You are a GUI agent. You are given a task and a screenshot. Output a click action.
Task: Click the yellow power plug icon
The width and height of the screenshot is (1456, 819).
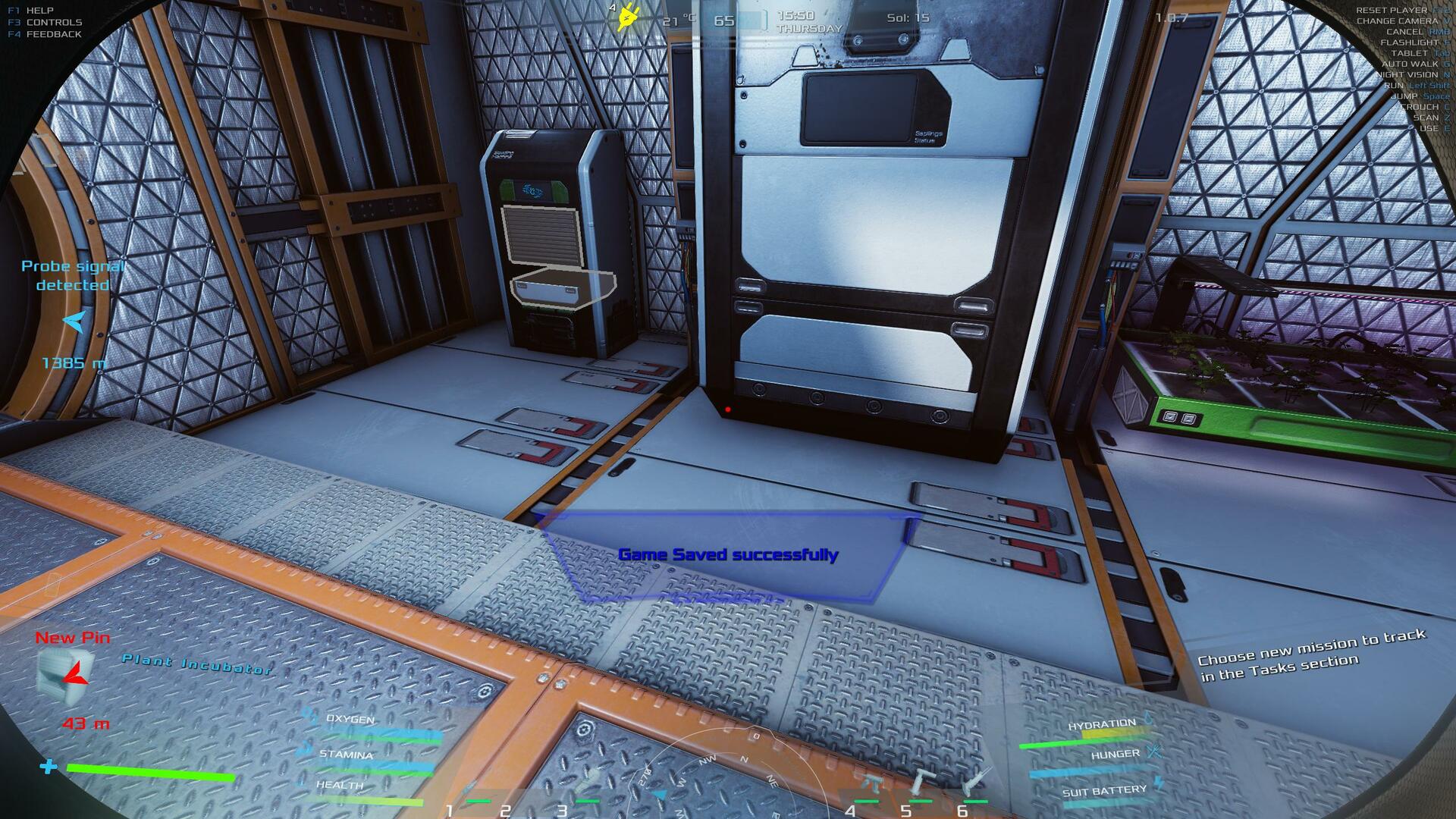coord(627,17)
